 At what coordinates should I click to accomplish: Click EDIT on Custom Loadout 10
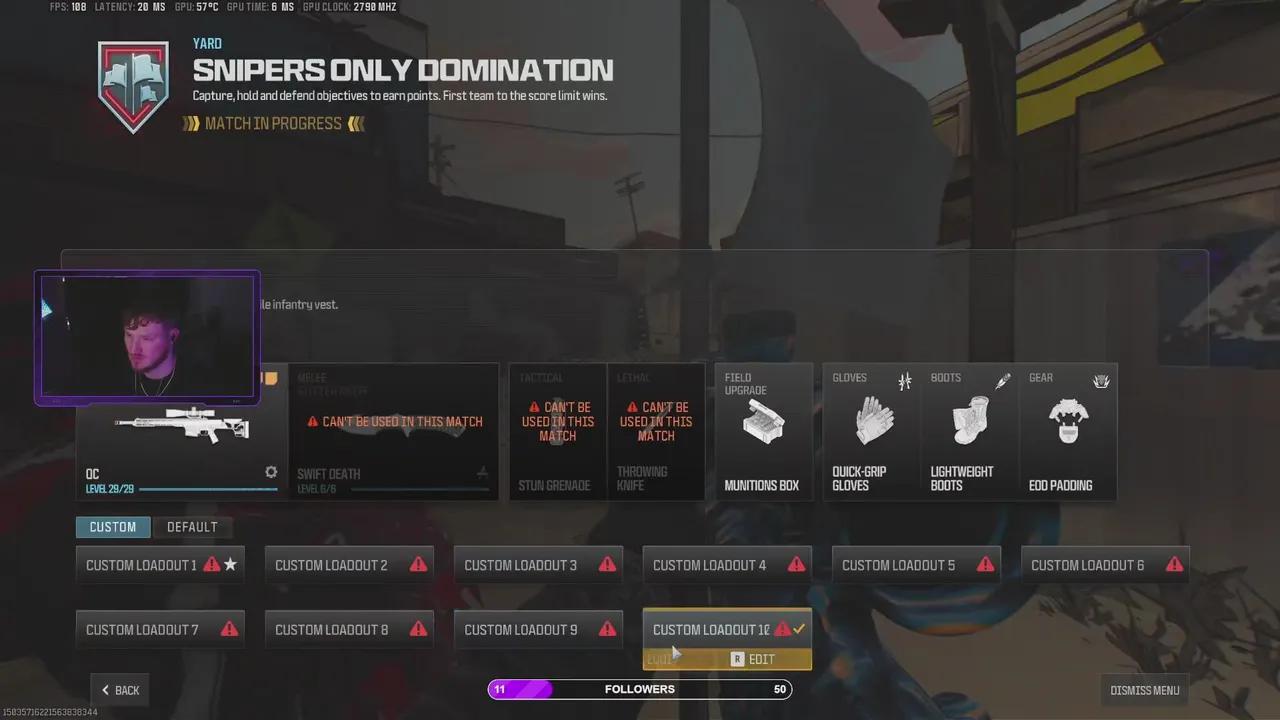tap(761, 659)
